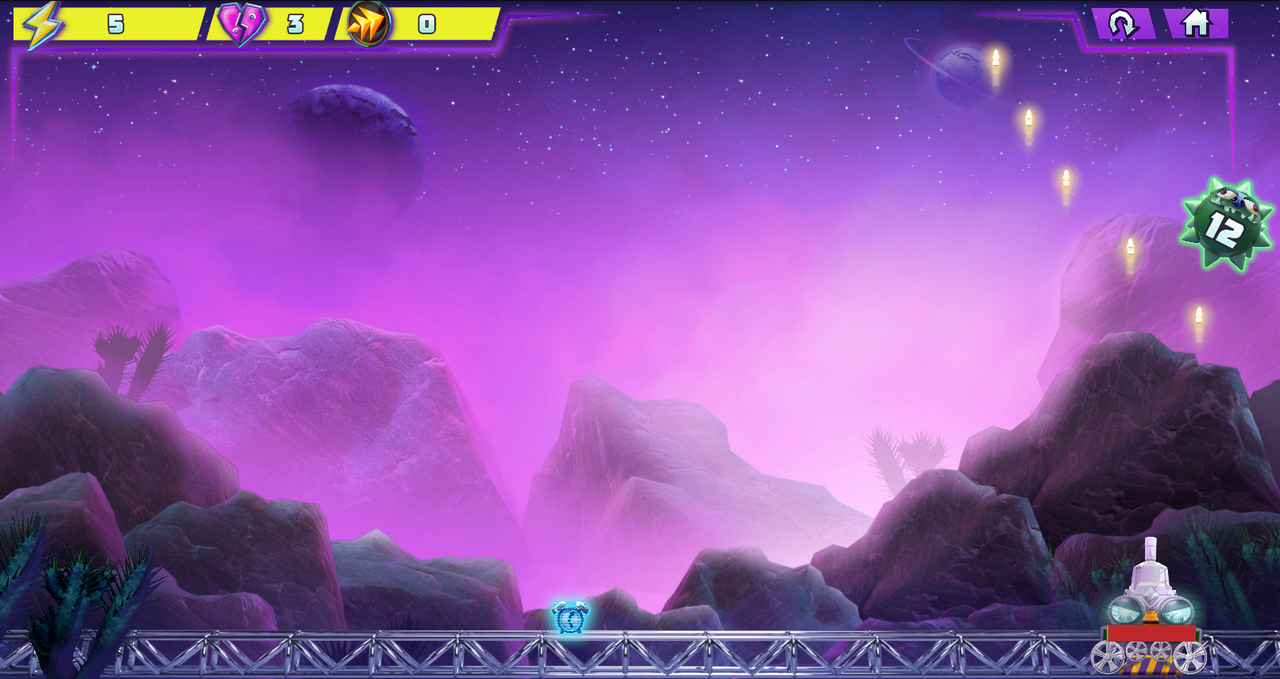Click the restart arrow button
Screen dimensions: 1280x679
click(x=1123, y=23)
